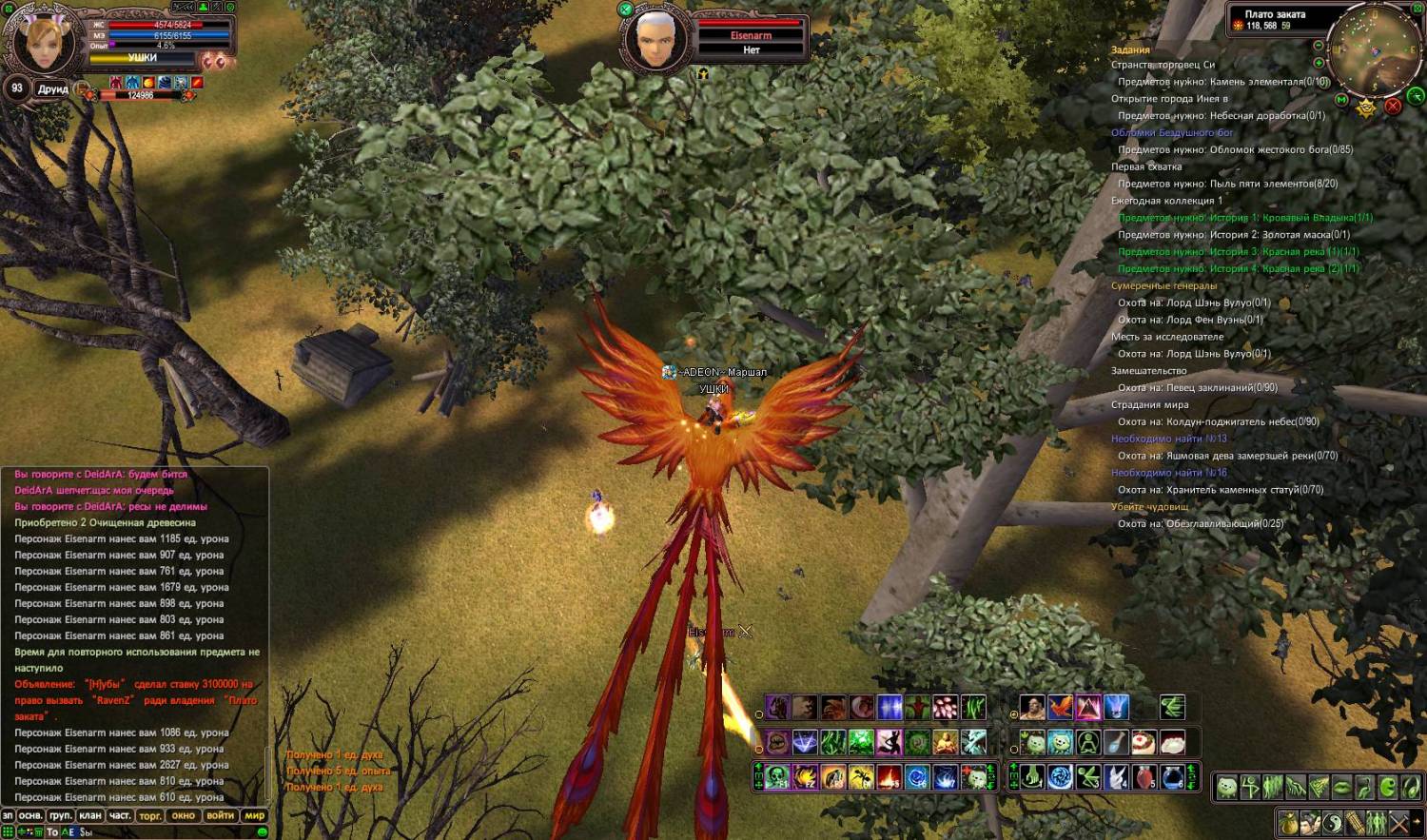
Task: Select the green lips emote icon
Action: pos(1341,788)
